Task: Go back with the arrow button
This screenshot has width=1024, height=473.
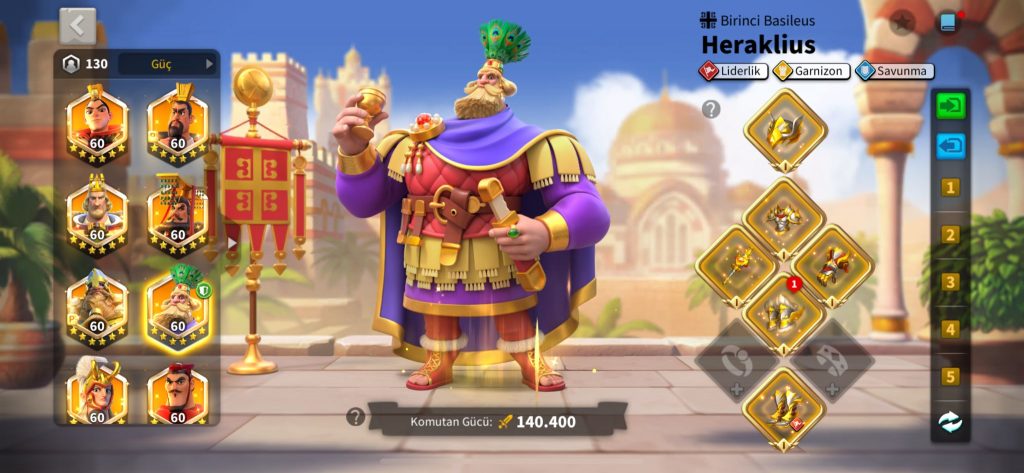Action: click(x=78, y=25)
